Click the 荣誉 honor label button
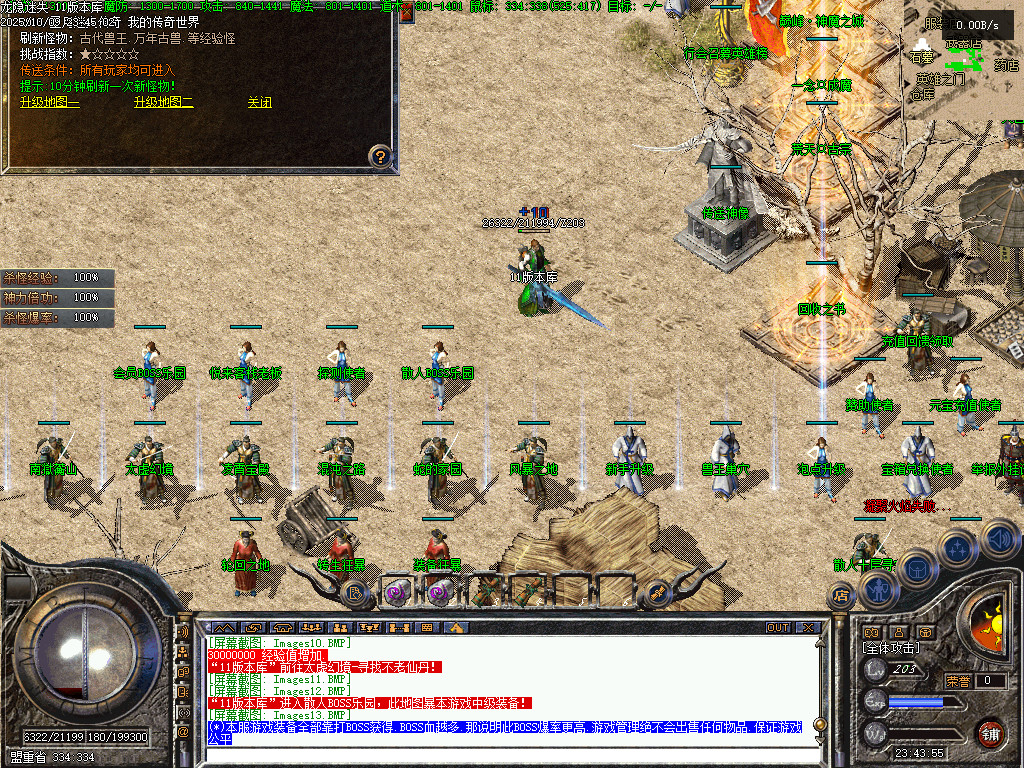 tap(957, 681)
